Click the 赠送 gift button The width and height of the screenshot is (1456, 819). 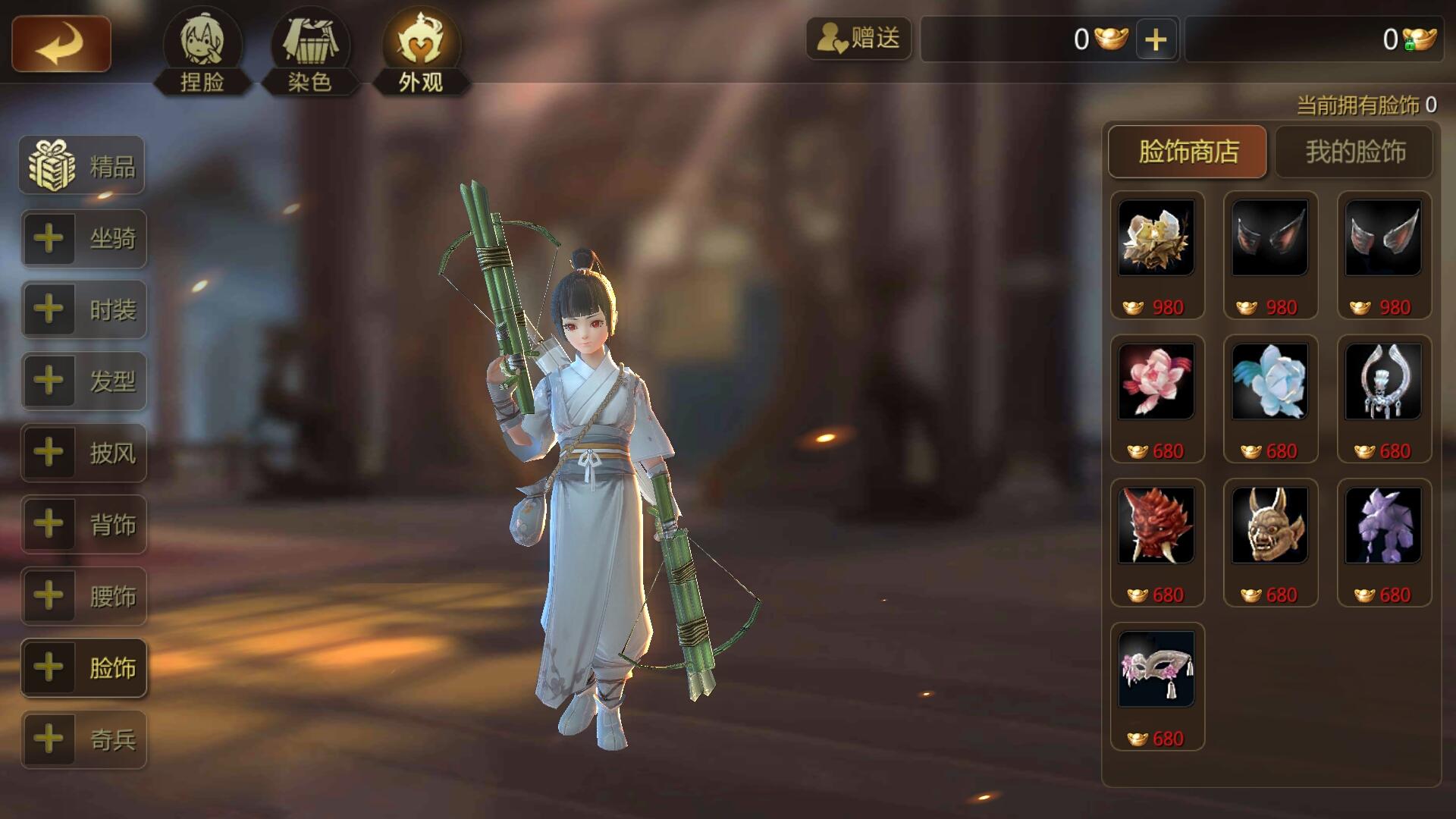pyautogui.click(x=858, y=38)
